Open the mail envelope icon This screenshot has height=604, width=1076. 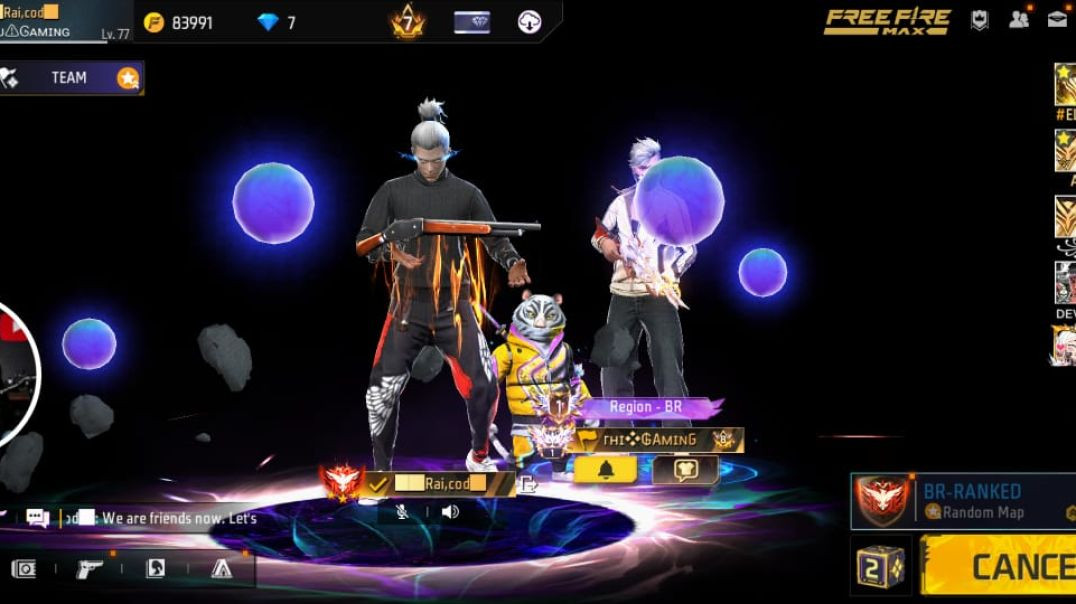coord(1057,19)
